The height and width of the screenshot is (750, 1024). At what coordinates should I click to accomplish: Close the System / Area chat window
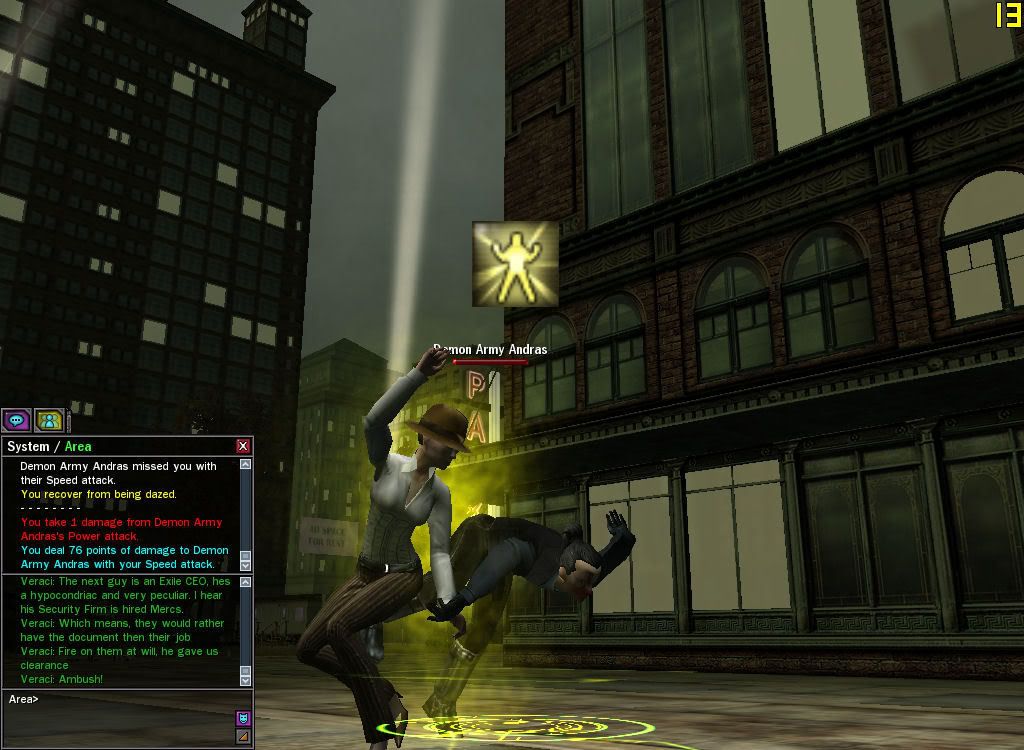point(243,446)
